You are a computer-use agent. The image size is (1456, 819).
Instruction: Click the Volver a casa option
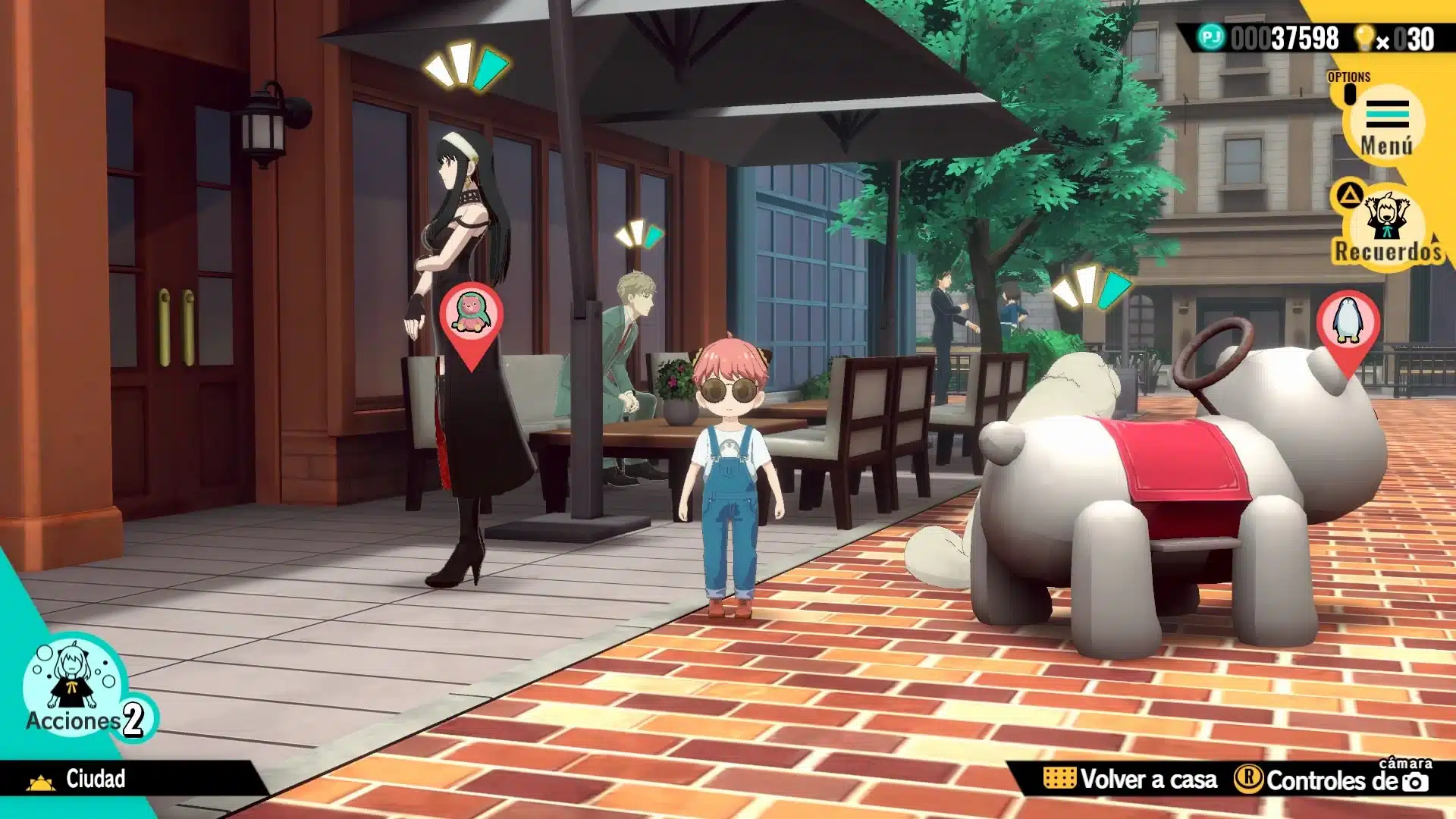click(x=1131, y=779)
